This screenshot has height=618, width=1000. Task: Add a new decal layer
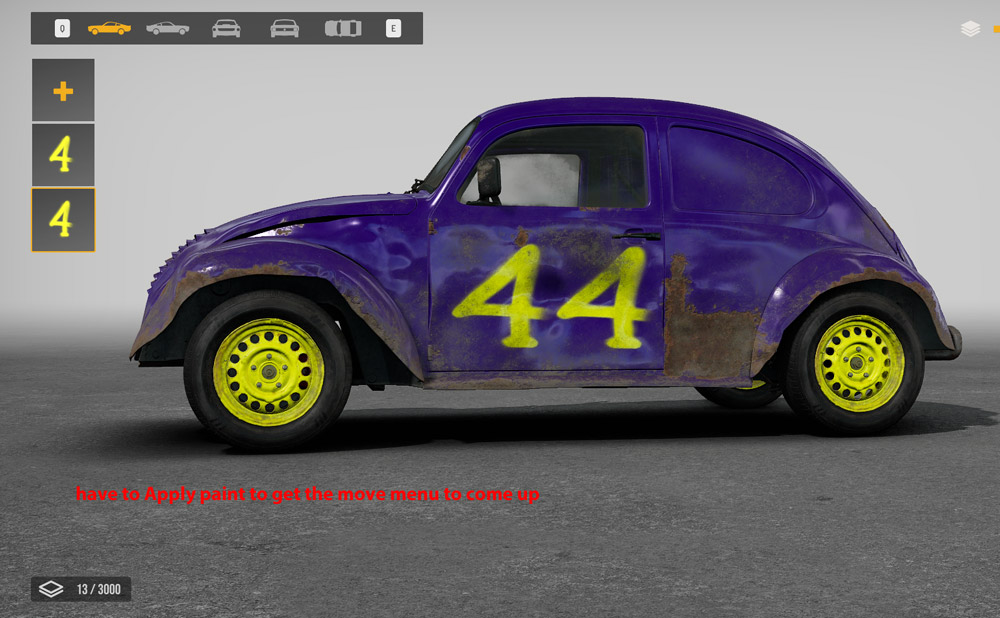coord(63,91)
